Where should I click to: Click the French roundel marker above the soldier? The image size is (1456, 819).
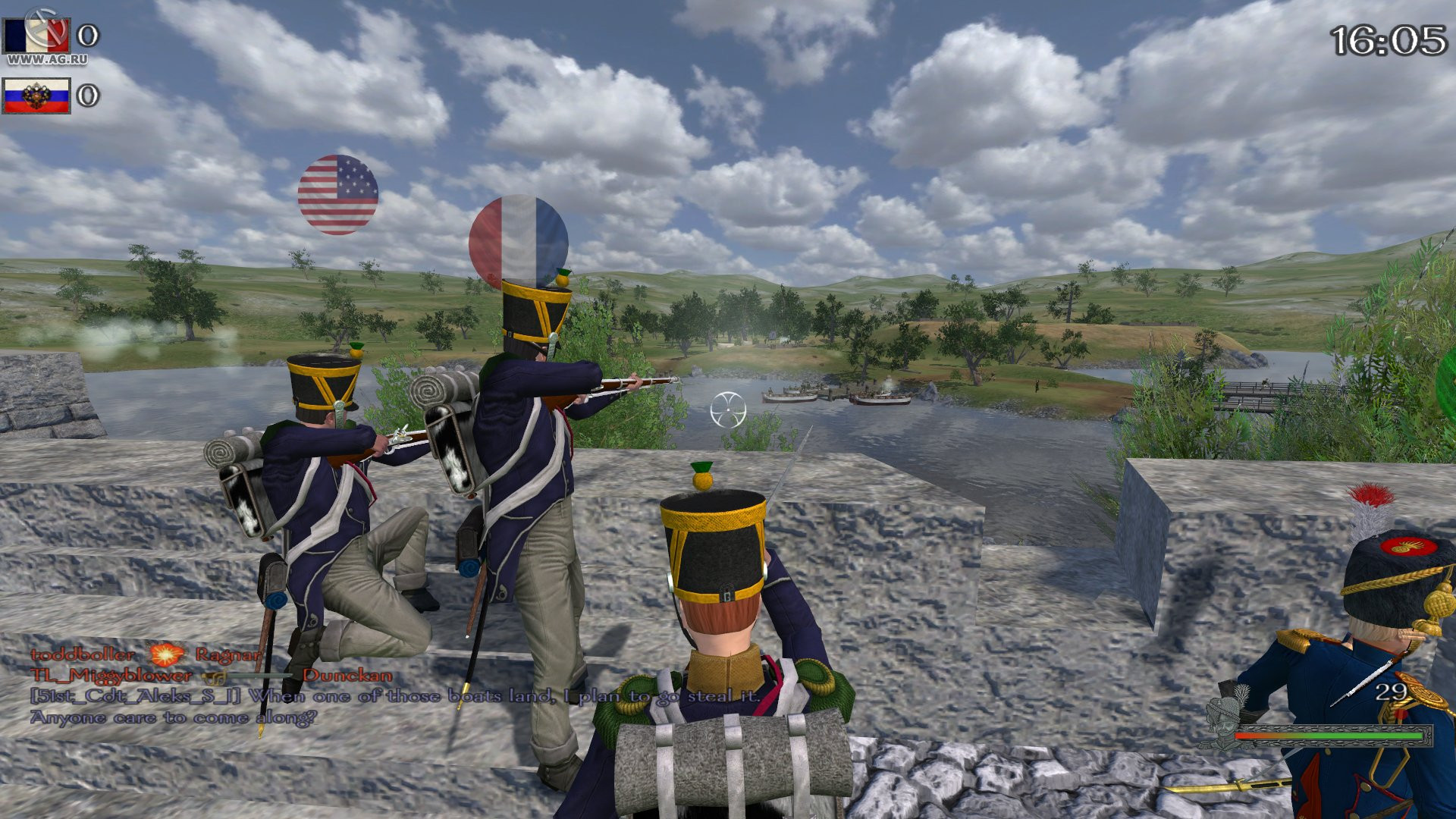pyautogui.click(x=517, y=239)
